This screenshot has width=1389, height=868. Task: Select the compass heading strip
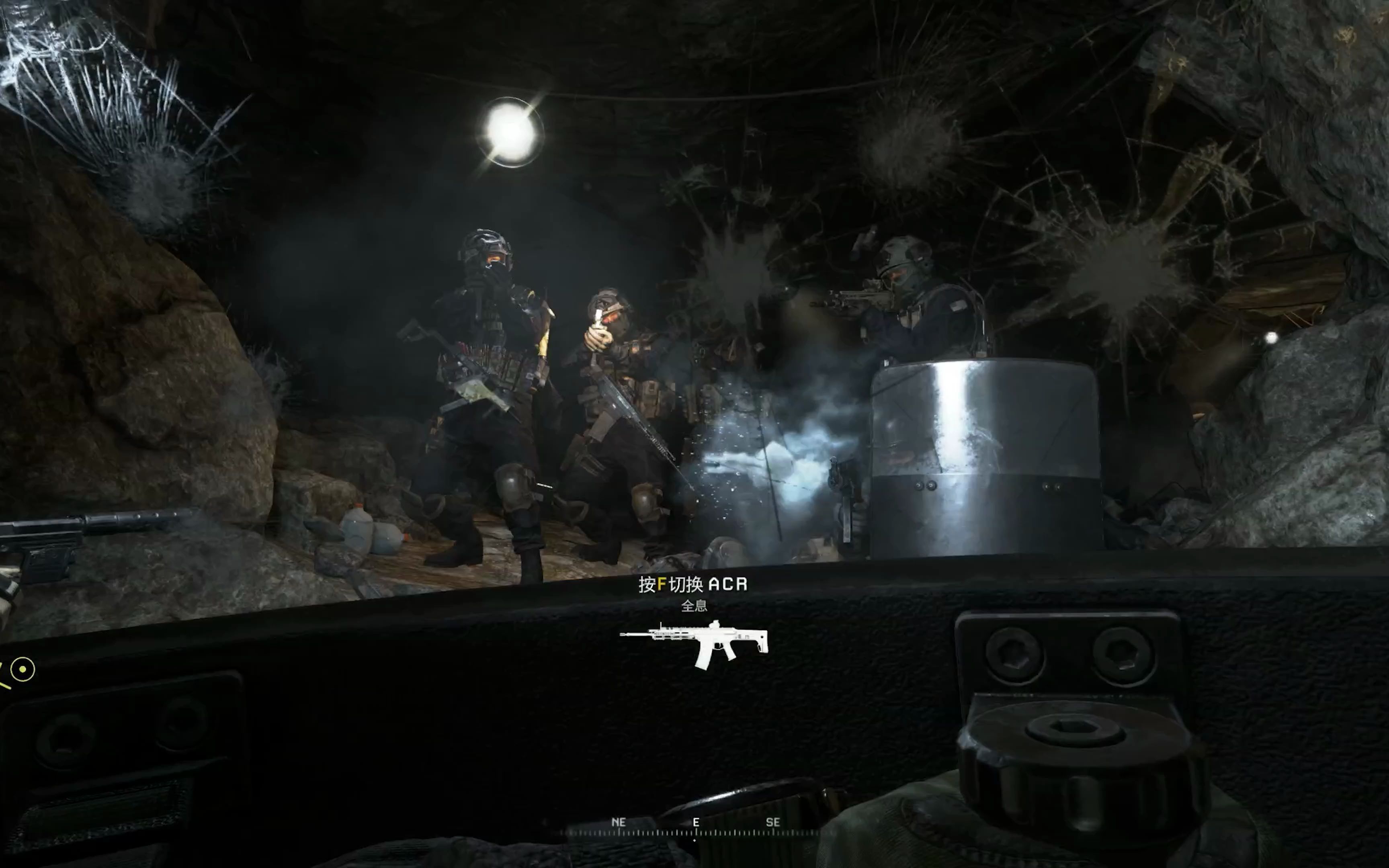(x=695, y=829)
